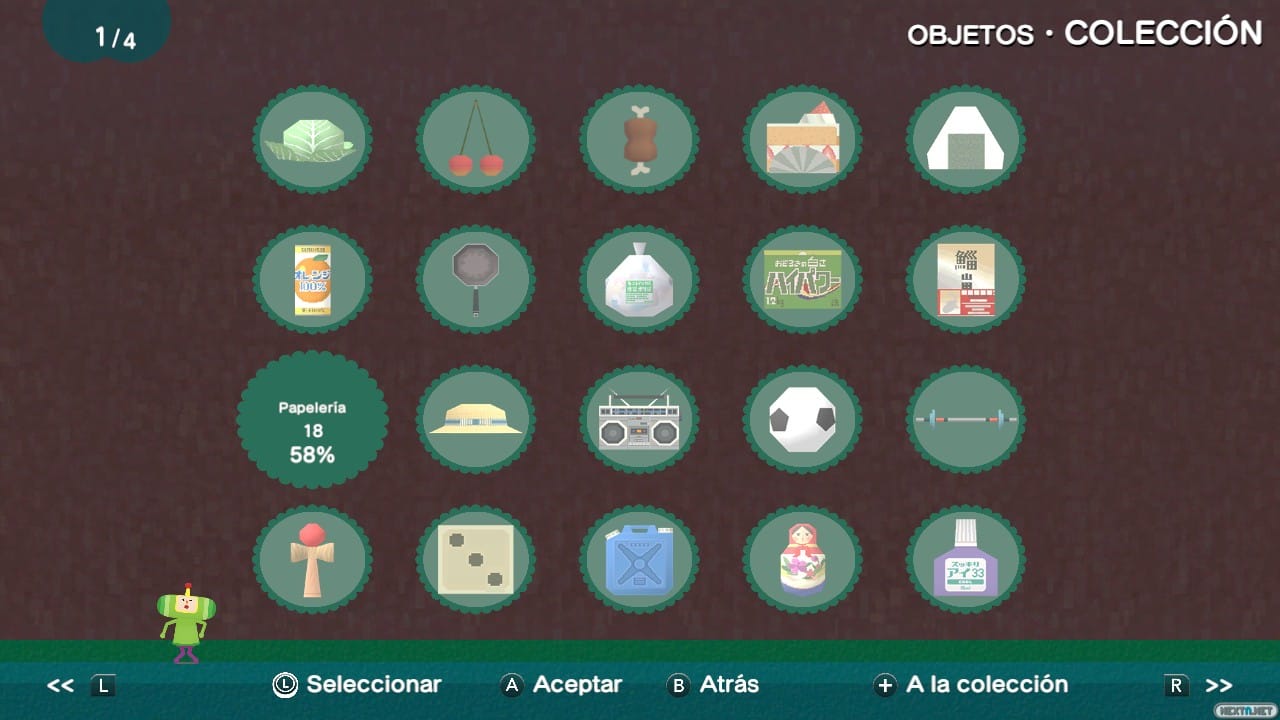Select the boombox radio badge
1280x720 pixels.
tap(640, 420)
